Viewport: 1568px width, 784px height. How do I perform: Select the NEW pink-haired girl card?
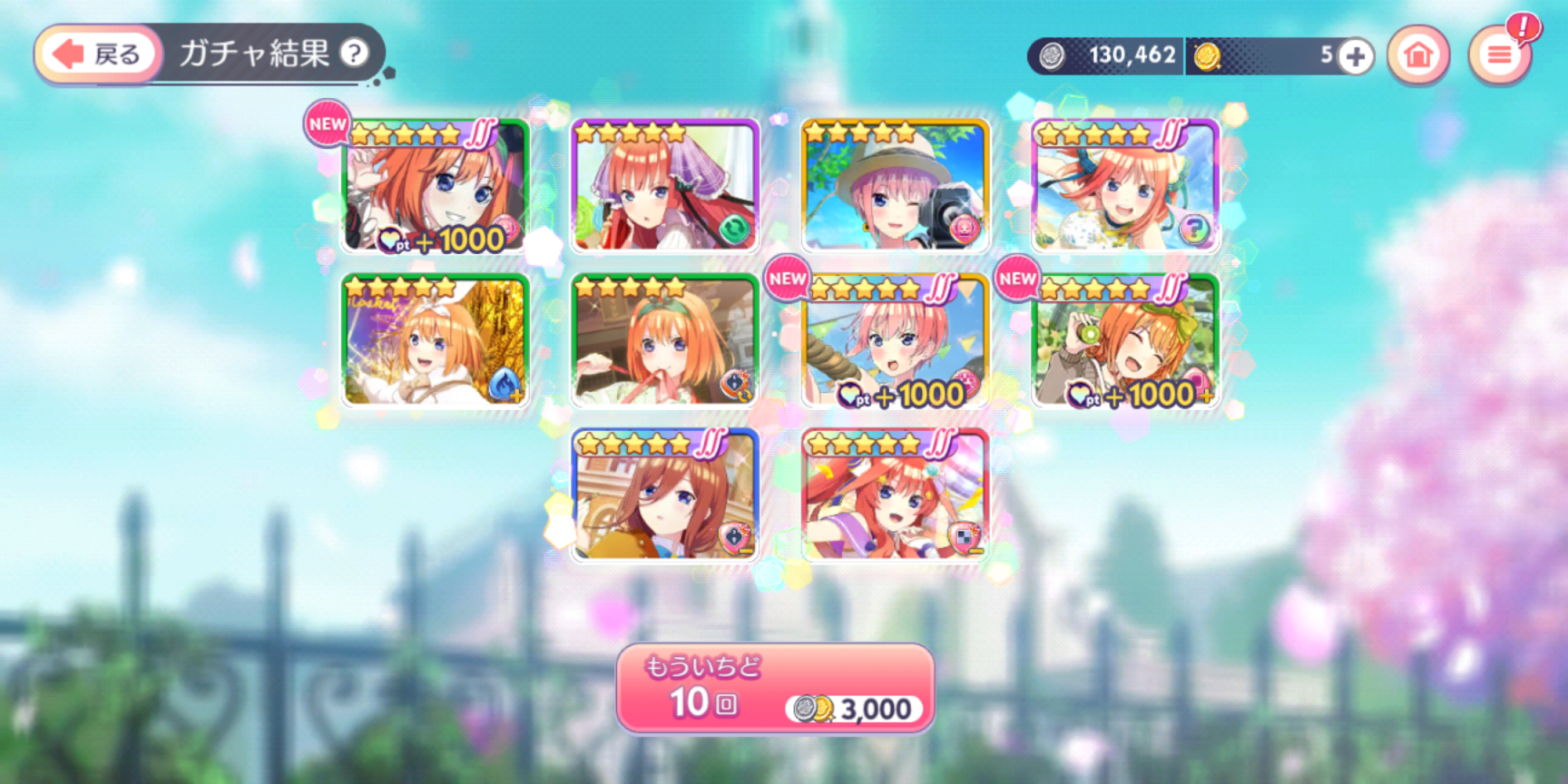click(x=895, y=340)
